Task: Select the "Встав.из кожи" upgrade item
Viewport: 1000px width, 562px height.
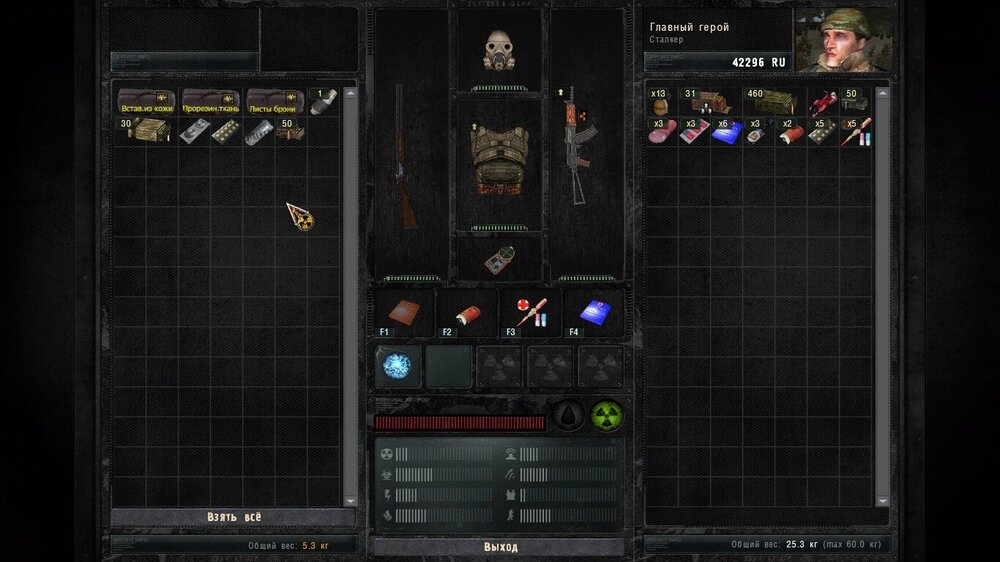Action: click(x=146, y=101)
